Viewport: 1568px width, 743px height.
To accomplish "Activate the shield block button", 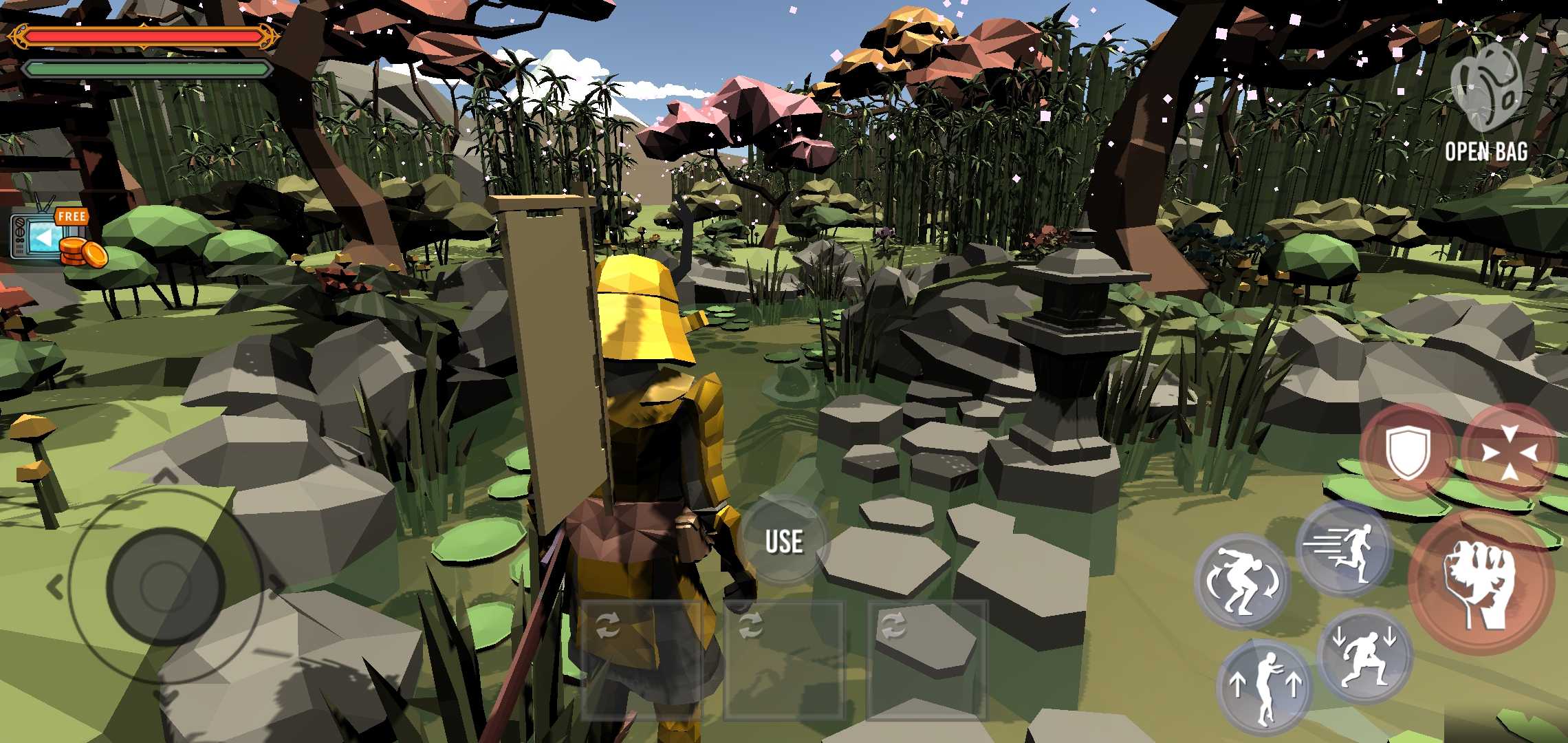I will click(1407, 452).
